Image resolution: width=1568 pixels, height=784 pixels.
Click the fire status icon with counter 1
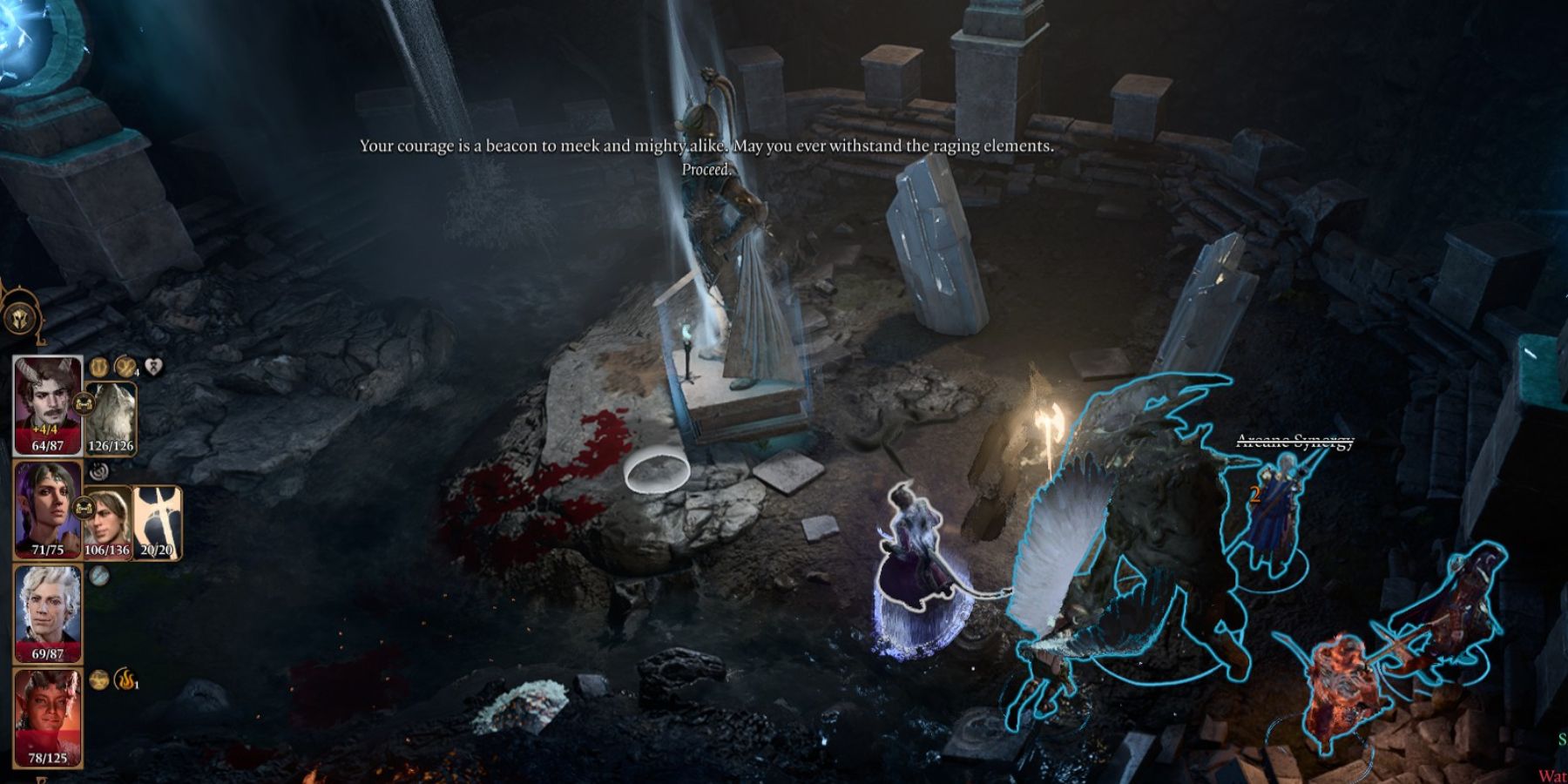coord(125,679)
